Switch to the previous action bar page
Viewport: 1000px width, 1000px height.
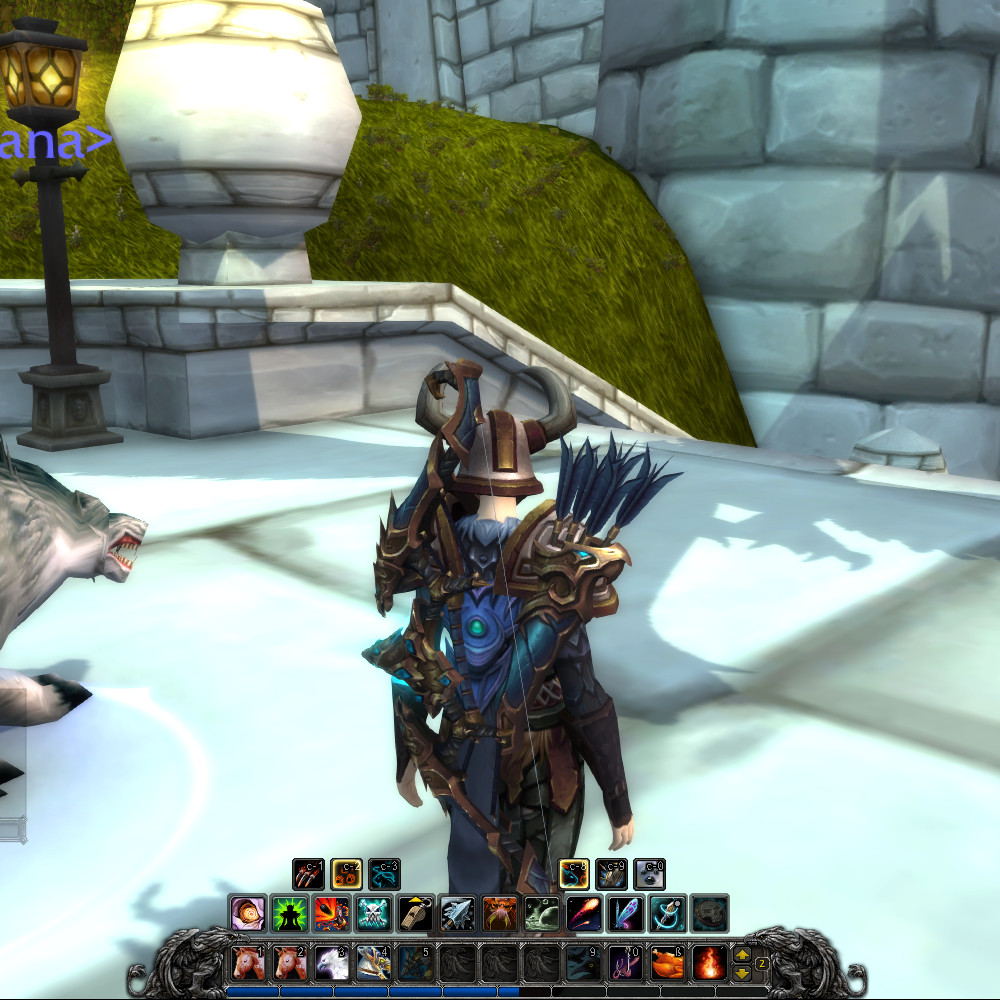click(x=742, y=972)
